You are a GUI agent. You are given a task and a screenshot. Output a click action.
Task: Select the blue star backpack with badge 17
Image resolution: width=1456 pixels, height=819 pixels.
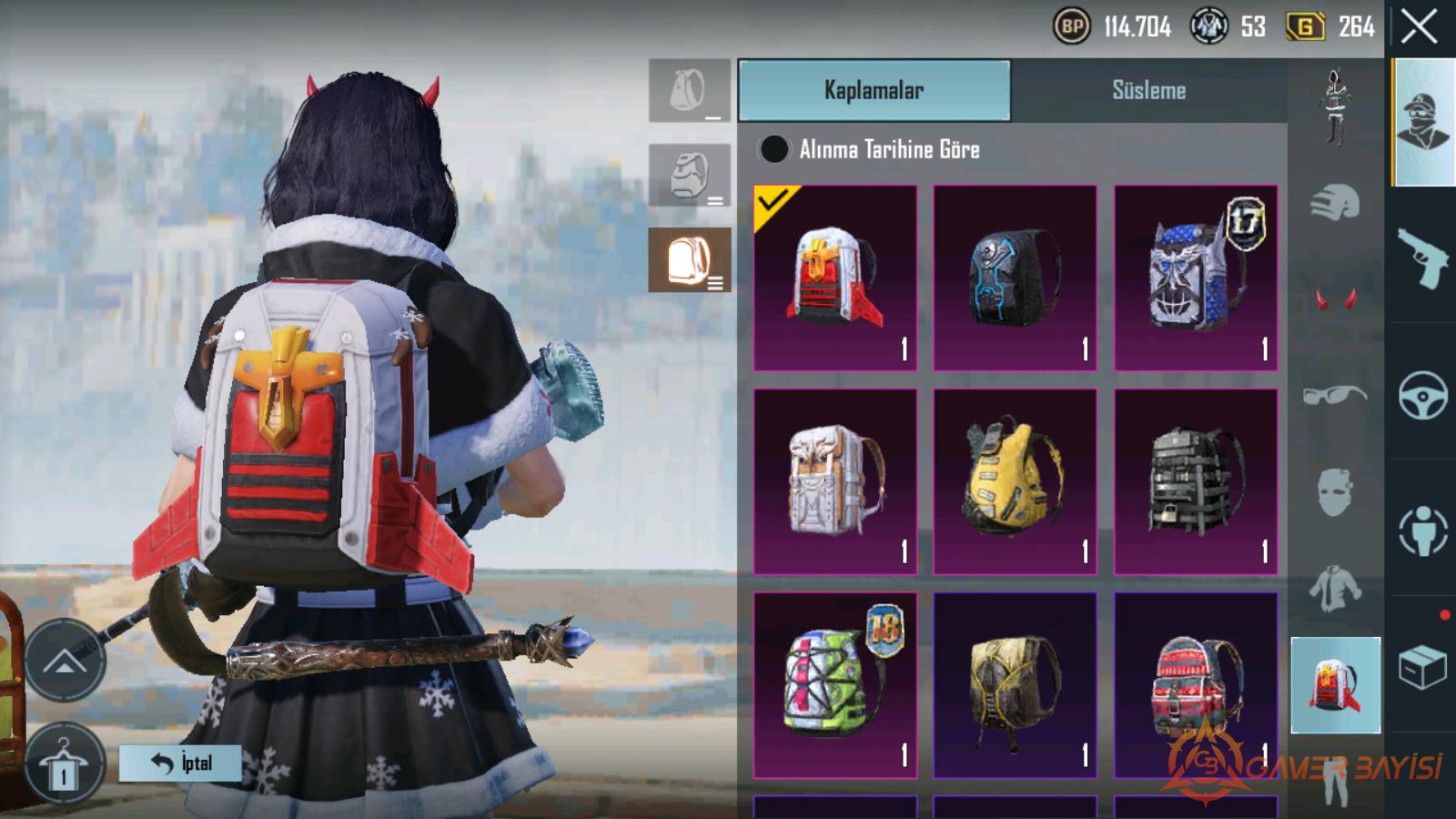point(1196,278)
